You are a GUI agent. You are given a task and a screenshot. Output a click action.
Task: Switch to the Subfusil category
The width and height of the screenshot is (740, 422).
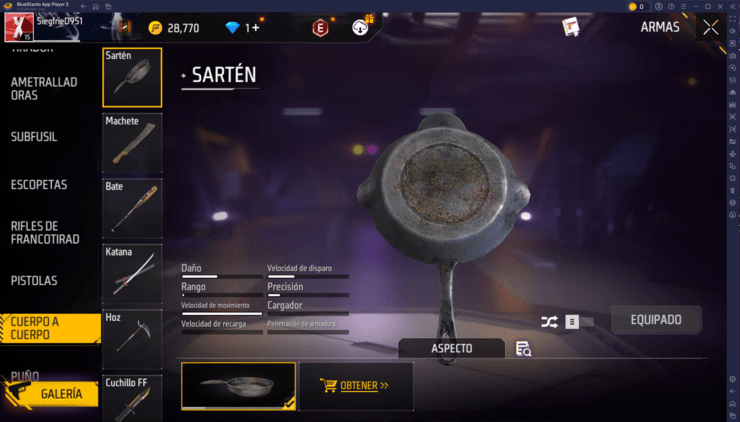coord(39,140)
